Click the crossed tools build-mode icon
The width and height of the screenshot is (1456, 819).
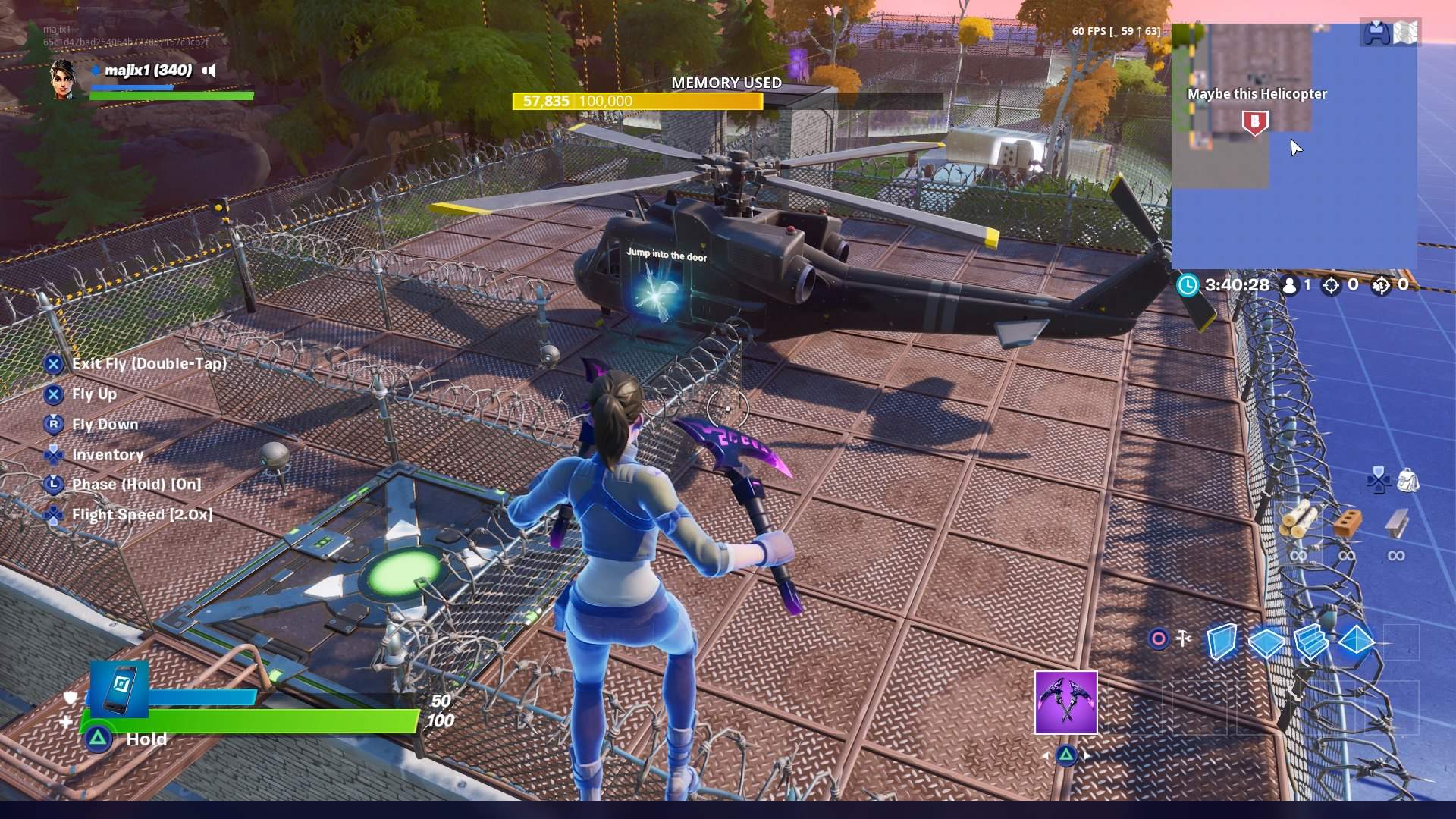(x=1183, y=639)
